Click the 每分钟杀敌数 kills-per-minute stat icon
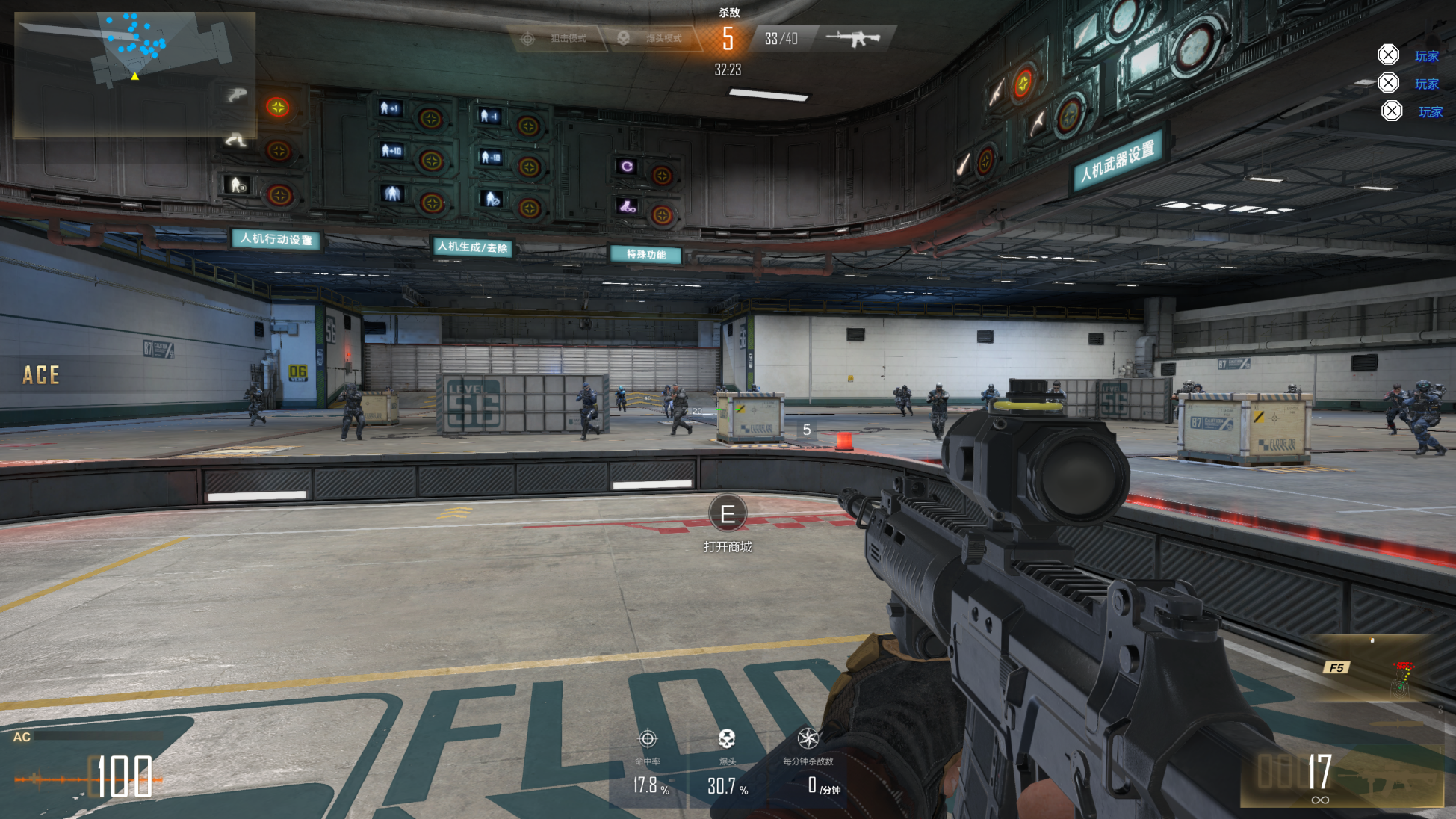 point(808,739)
